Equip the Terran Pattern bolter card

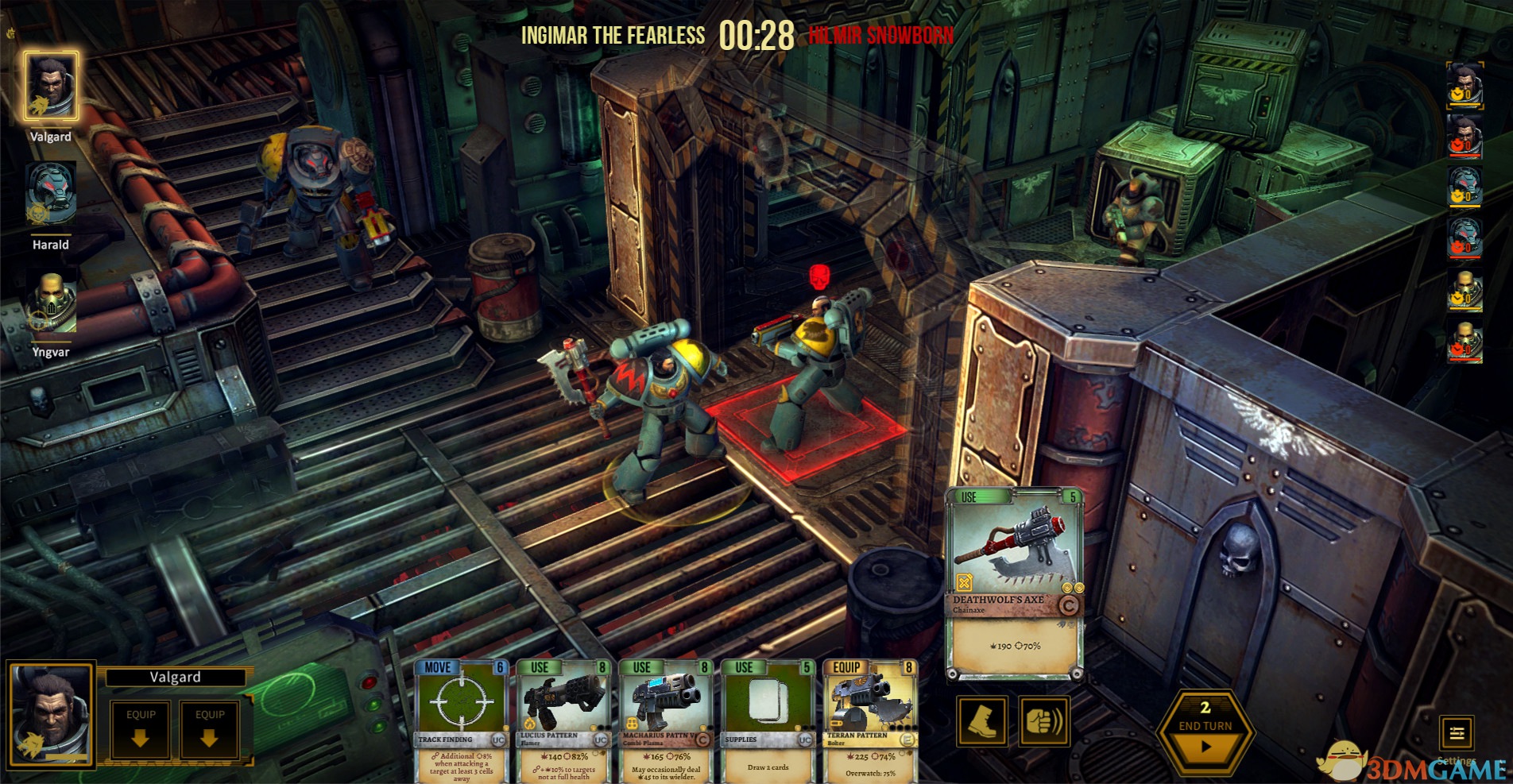[870, 720]
